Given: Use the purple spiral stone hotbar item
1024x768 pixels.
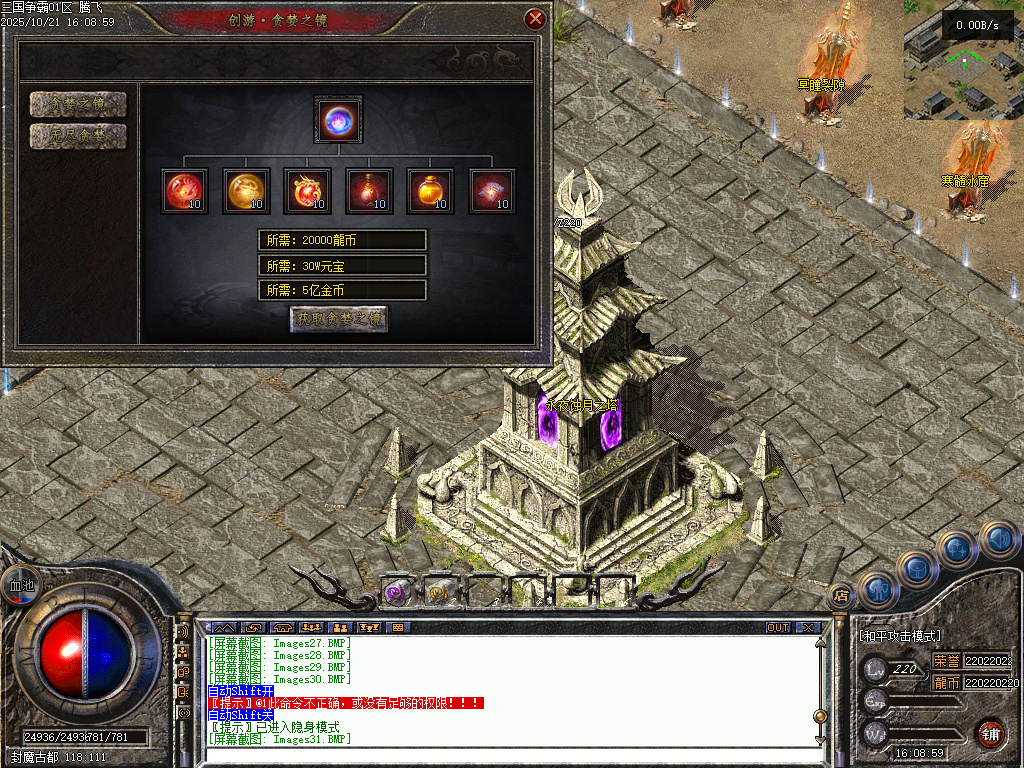Looking at the screenshot, I should pos(397,592).
